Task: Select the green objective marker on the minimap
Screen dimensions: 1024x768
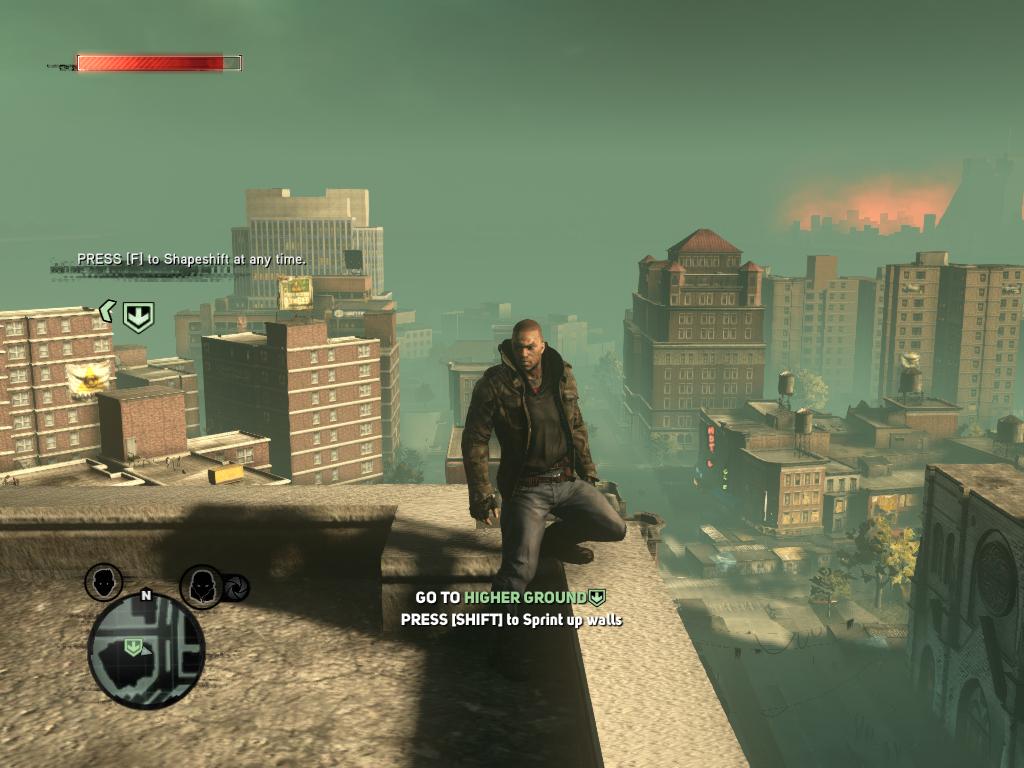Action: (132, 647)
